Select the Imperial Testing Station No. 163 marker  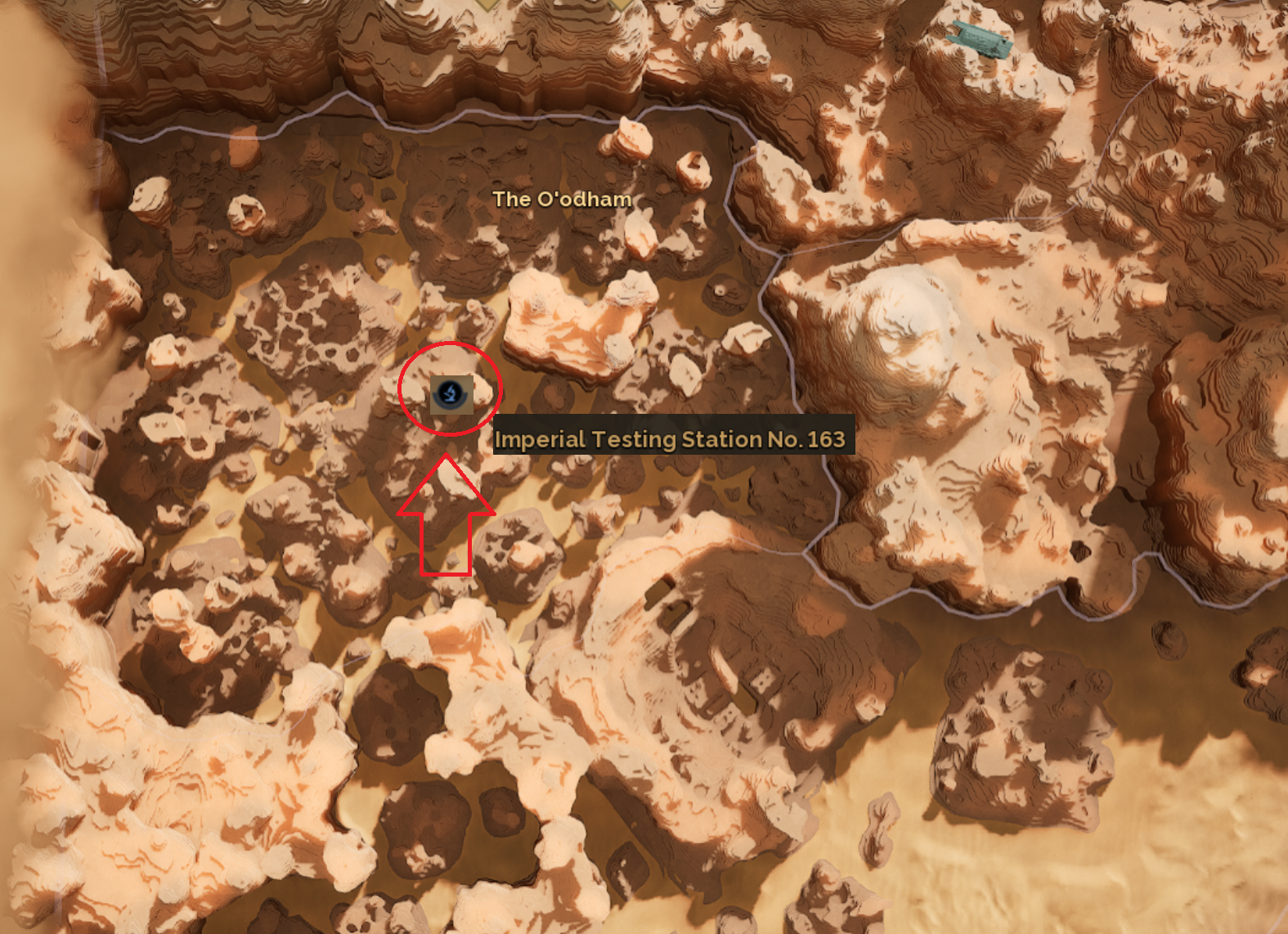click(450, 394)
